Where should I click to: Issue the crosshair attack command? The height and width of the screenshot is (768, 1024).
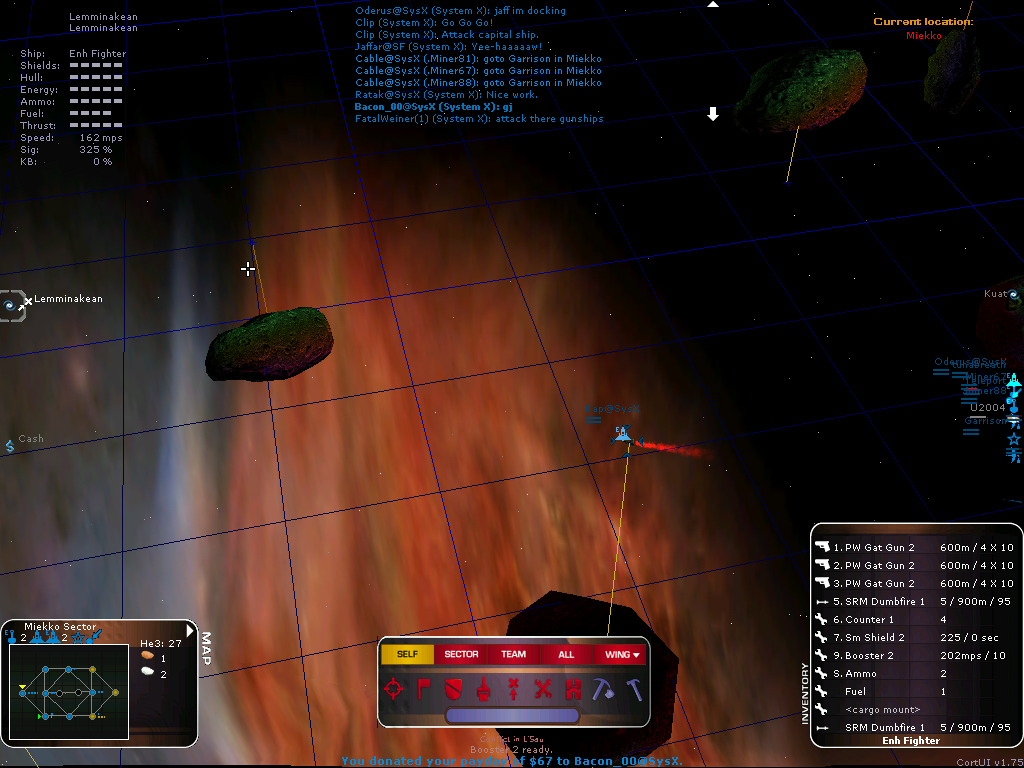point(395,688)
